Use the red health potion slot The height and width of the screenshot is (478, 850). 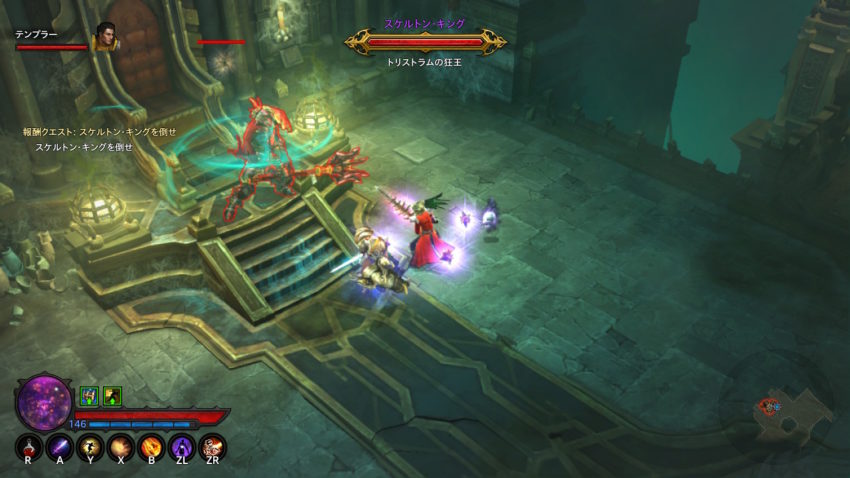pos(30,446)
